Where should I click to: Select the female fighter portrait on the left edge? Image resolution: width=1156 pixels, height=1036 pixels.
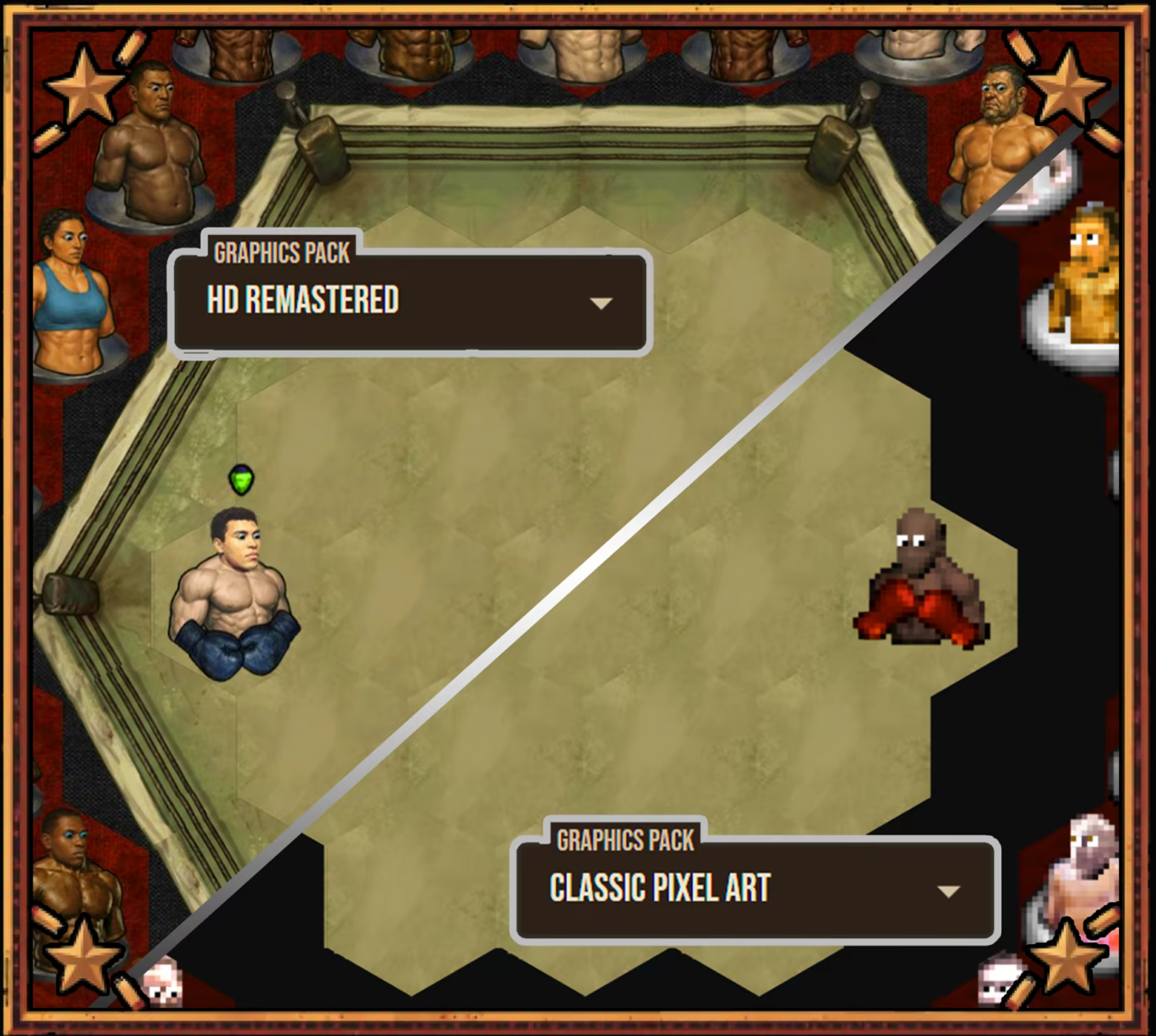(70, 289)
